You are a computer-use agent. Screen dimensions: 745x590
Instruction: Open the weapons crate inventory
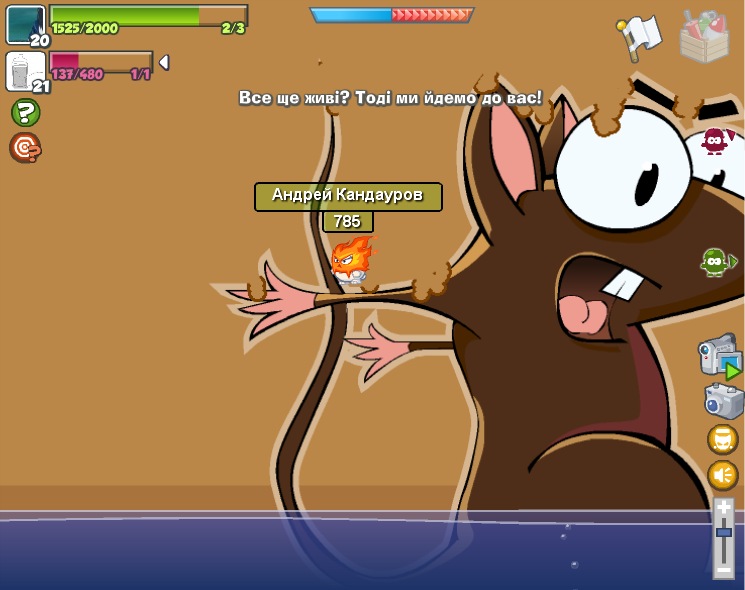[704, 36]
